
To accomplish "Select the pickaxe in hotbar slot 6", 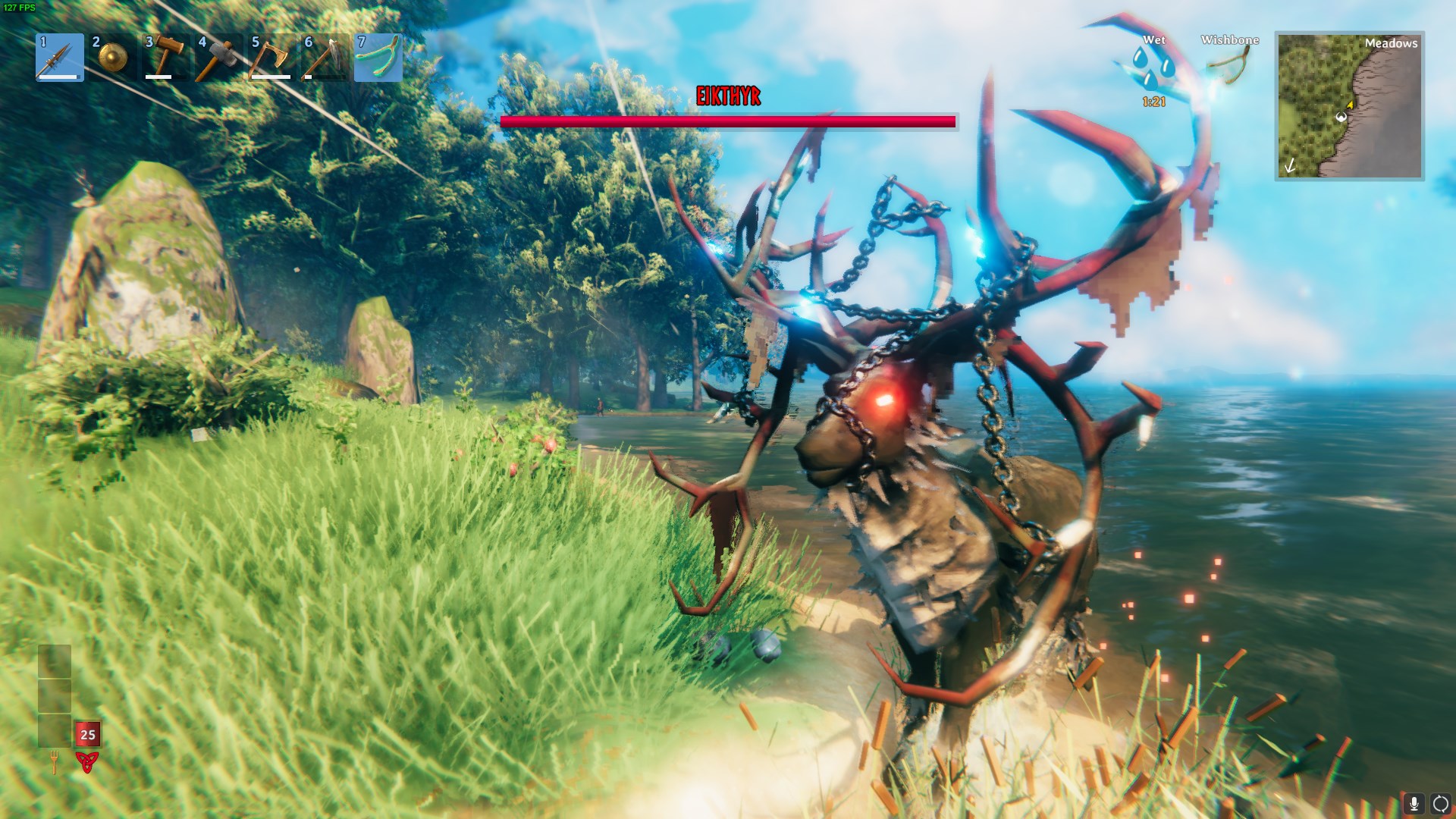I will pyautogui.click(x=325, y=57).
